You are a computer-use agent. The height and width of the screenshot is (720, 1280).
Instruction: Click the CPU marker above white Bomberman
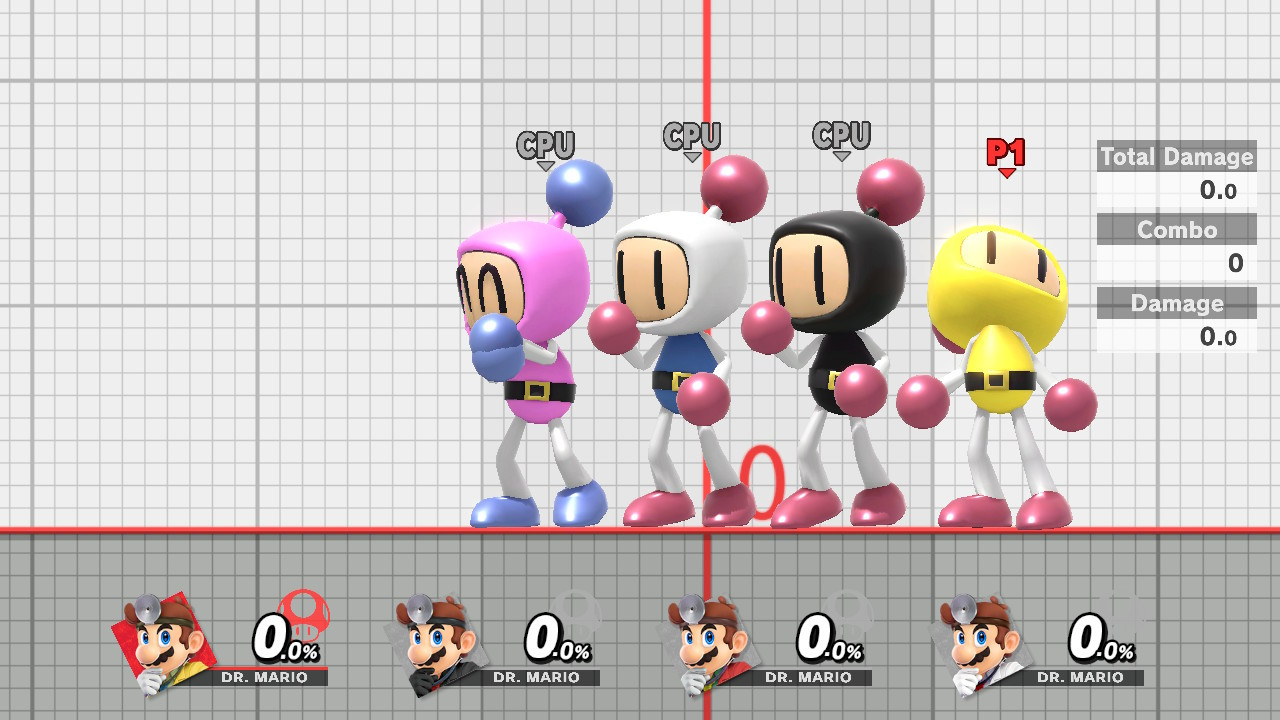tap(694, 133)
